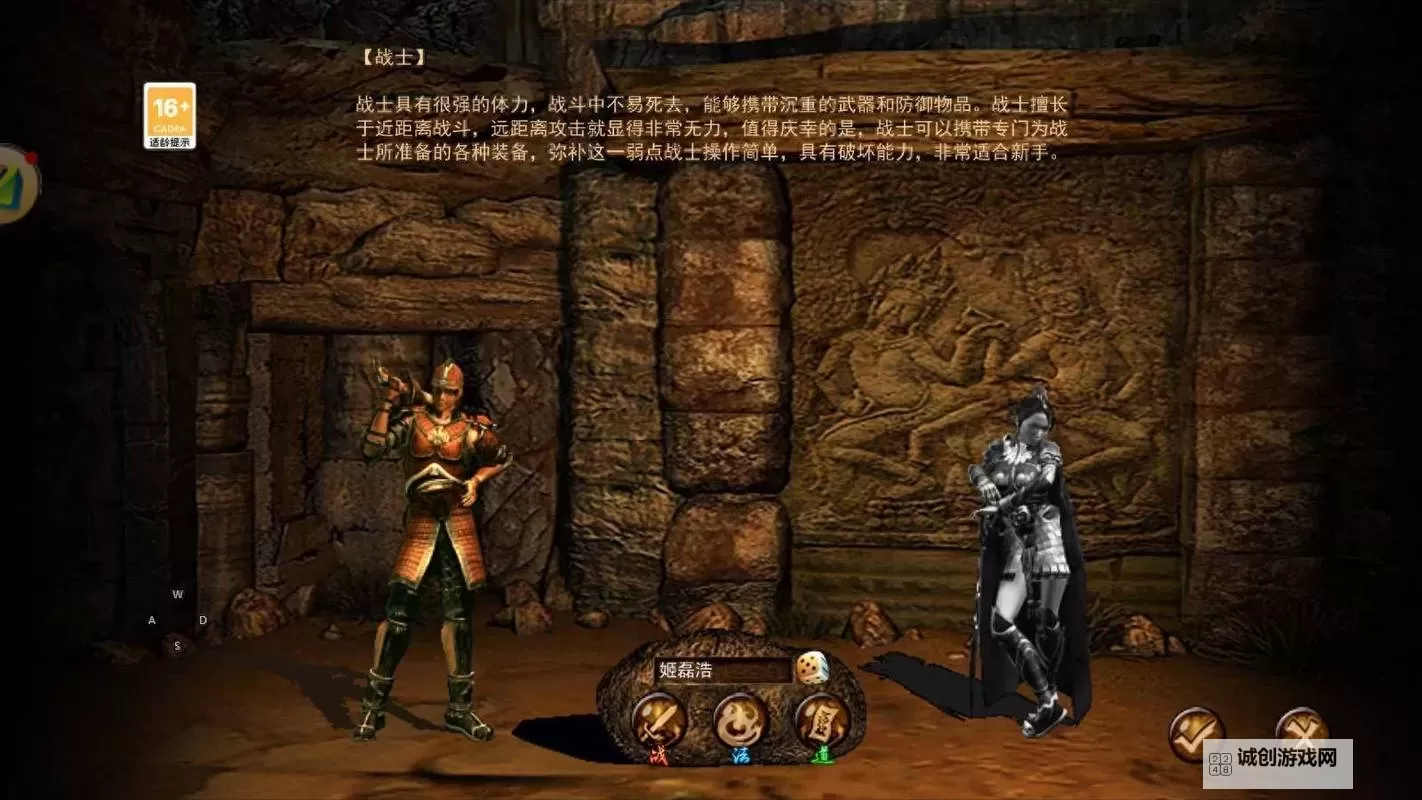This screenshot has height=800, width=1422.
Task: Click the W movement key indicator
Action: click(178, 594)
